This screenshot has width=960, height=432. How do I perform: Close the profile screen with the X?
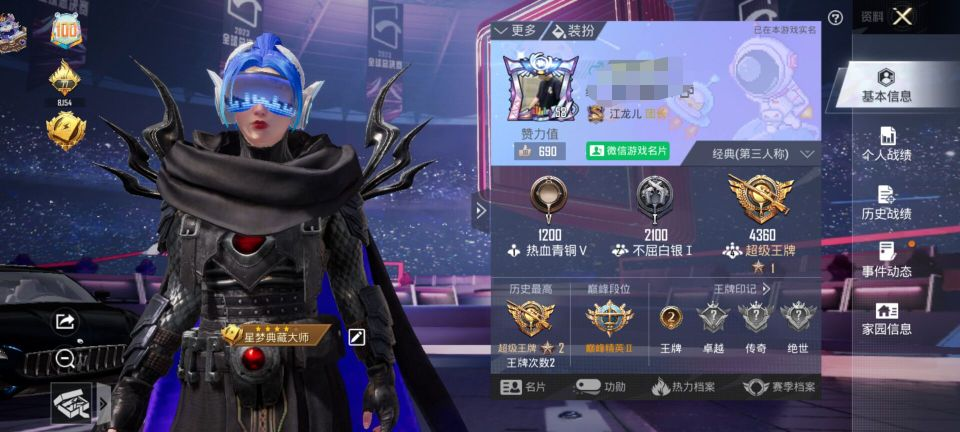click(902, 16)
